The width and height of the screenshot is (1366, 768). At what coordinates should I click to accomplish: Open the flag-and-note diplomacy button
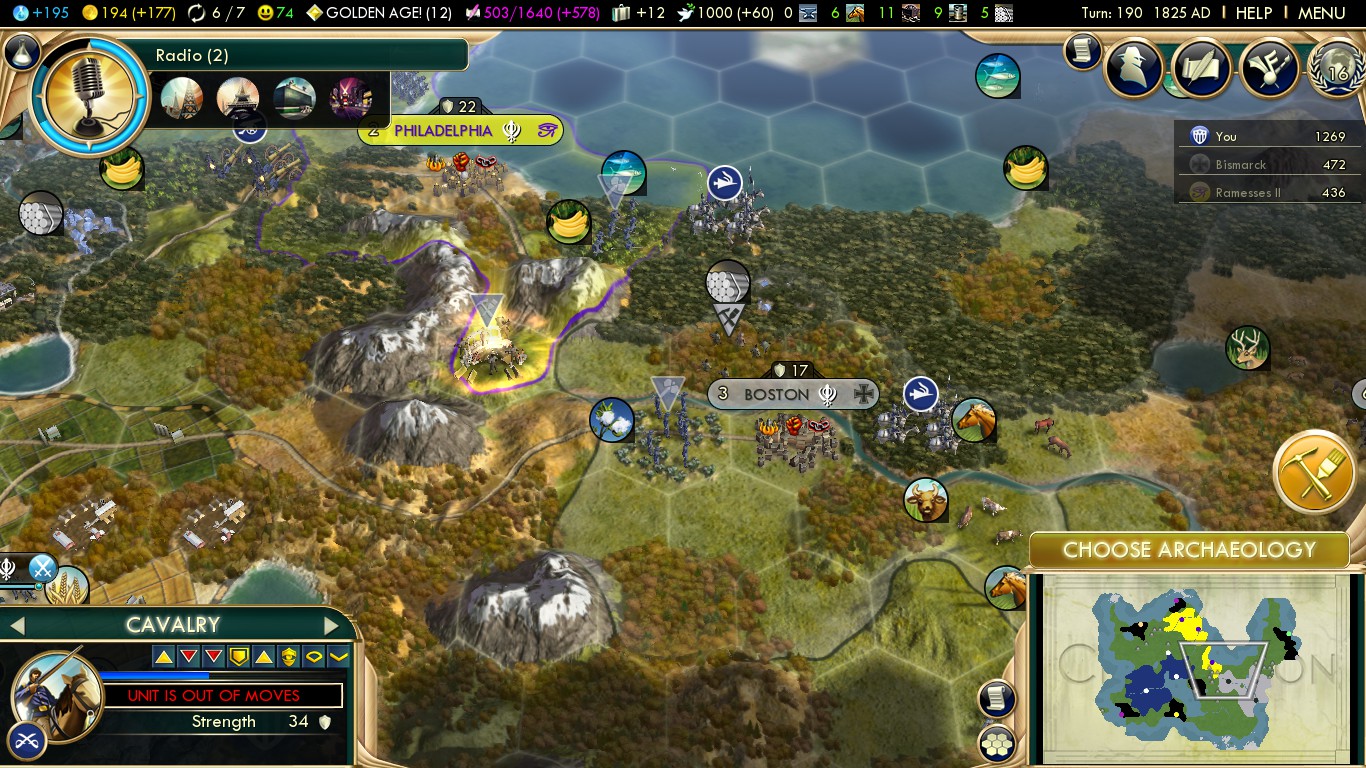point(1269,67)
